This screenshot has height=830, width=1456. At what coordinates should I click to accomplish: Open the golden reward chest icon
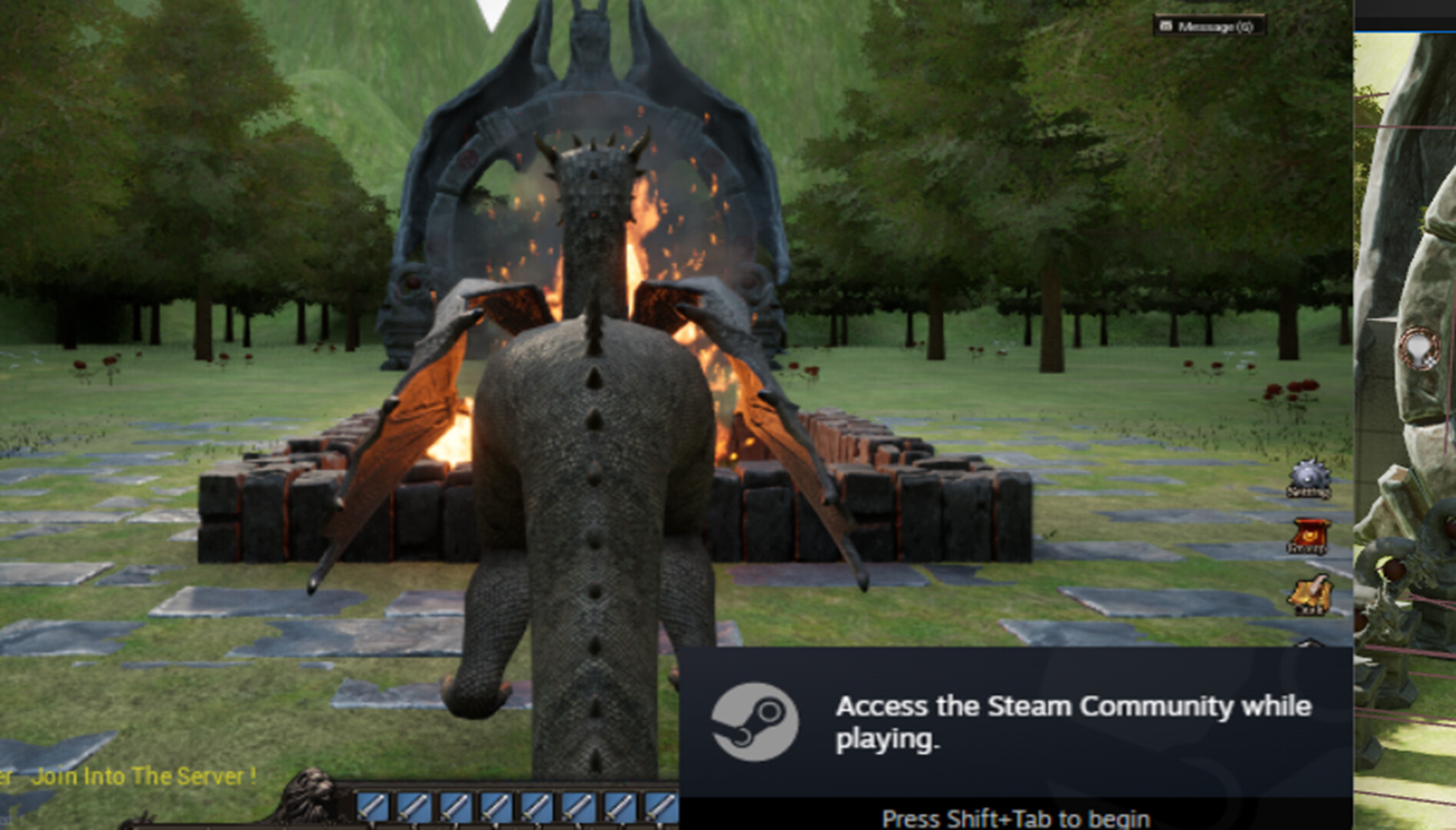coord(1311,535)
